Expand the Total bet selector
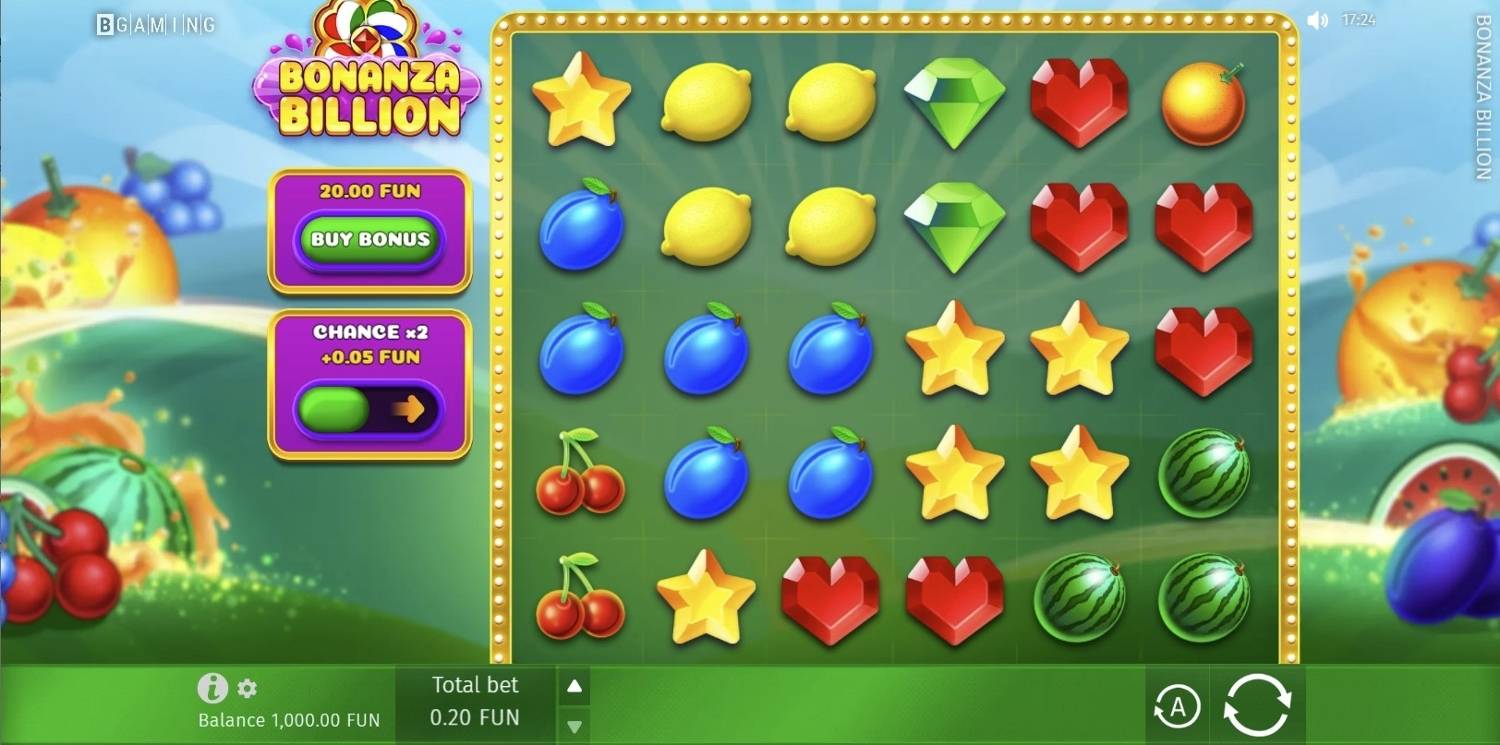Image resolution: width=1500 pixels, height=745 pixels. coord(475,701)
